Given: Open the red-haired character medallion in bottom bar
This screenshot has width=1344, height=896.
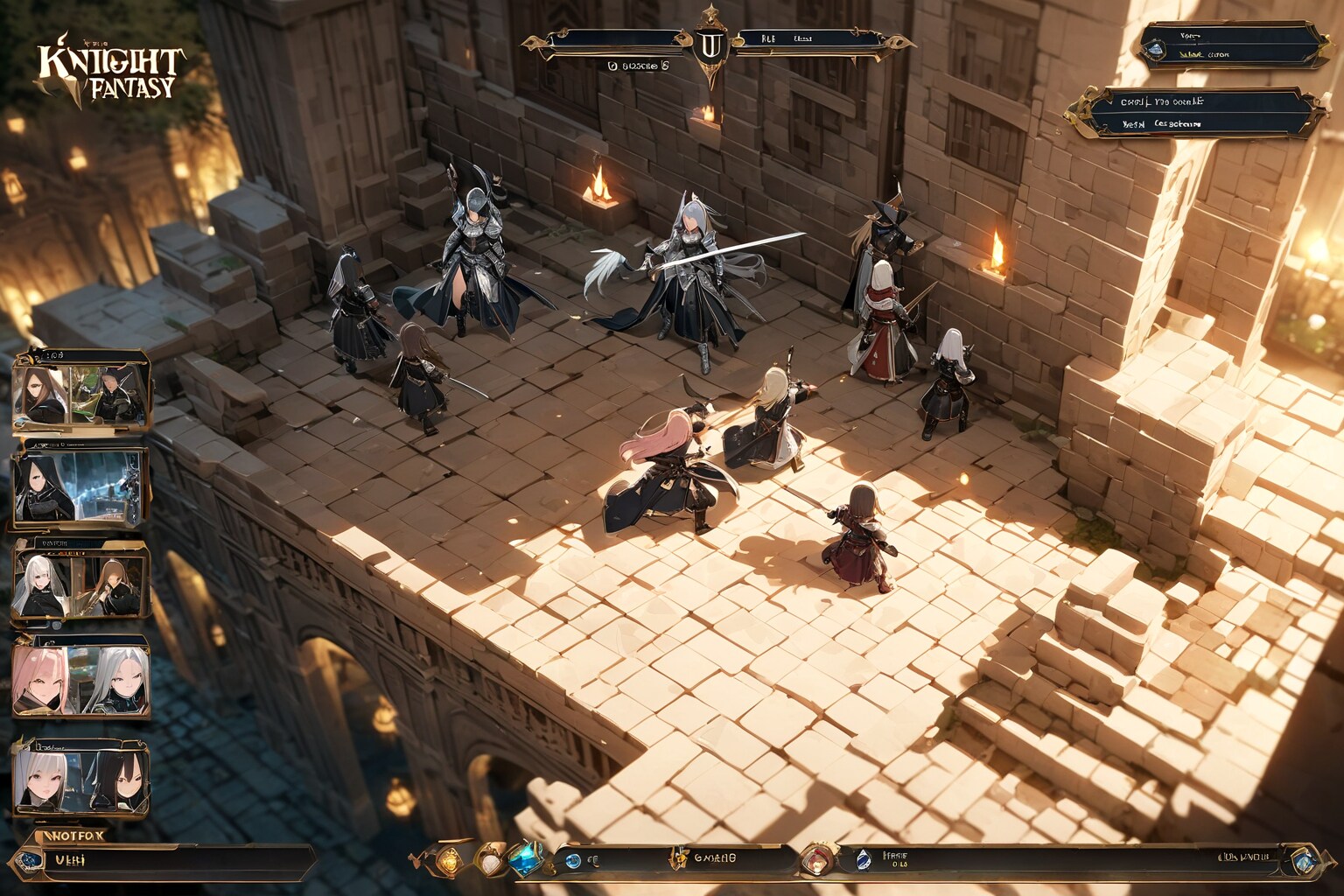Looking at the screenshot, I should coord(817,859).
